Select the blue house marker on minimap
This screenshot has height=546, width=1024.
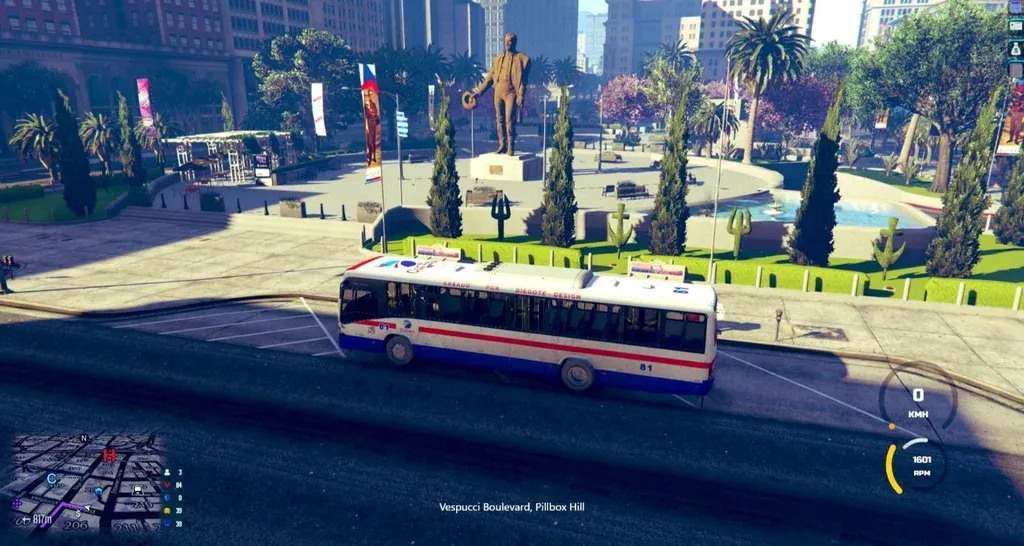click(100, 493)
